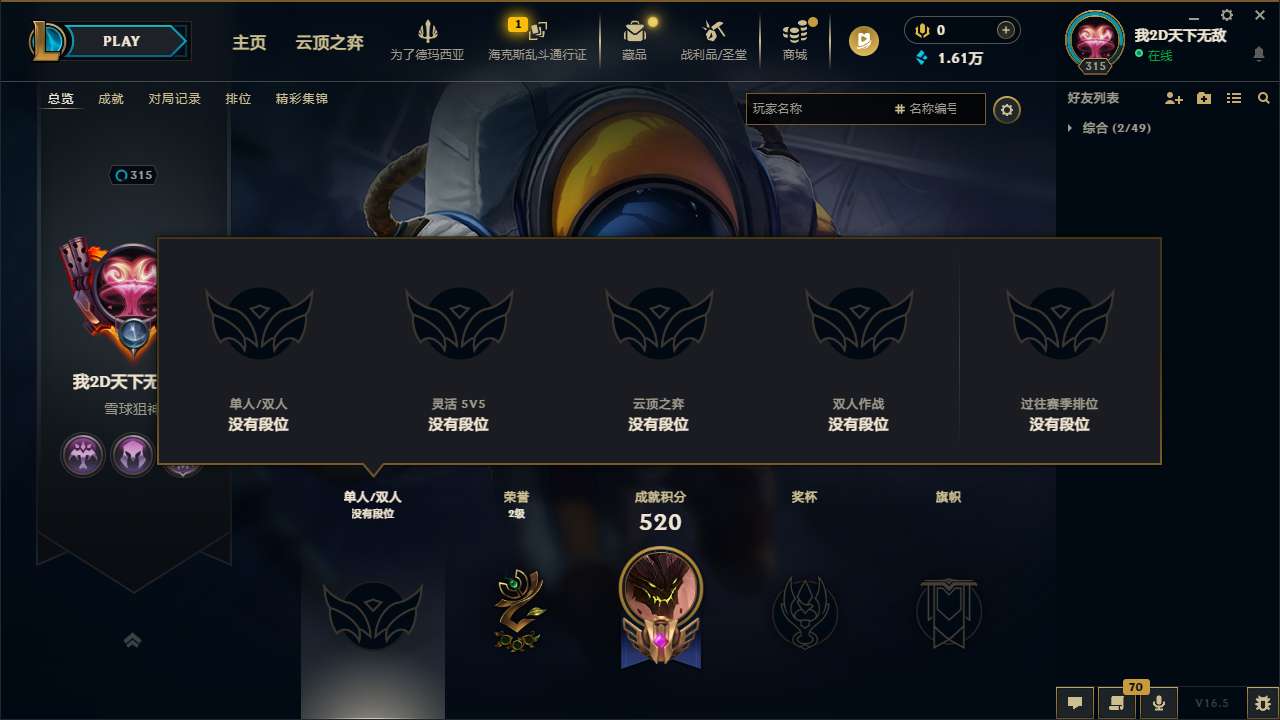Open the 商城 store
This screenshot has height=720, width=1280.
click(795, 41)
